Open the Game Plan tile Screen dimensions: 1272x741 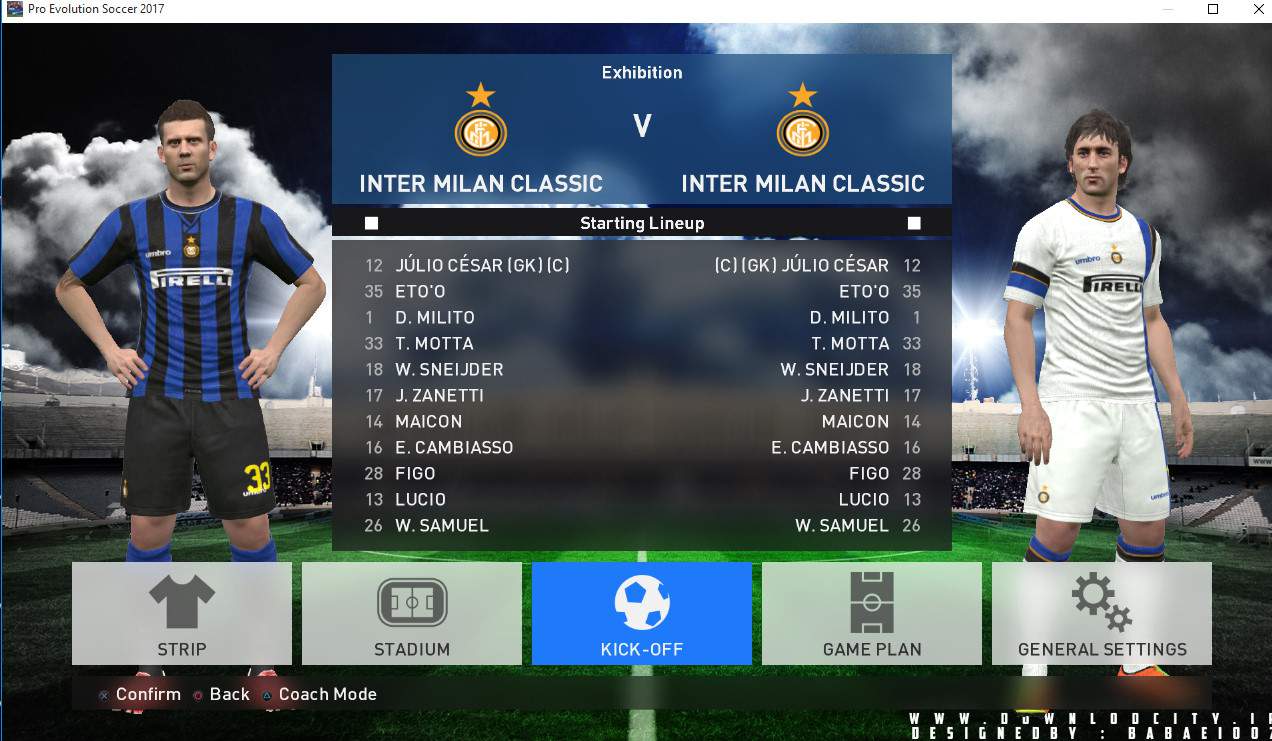pos(871,613)
